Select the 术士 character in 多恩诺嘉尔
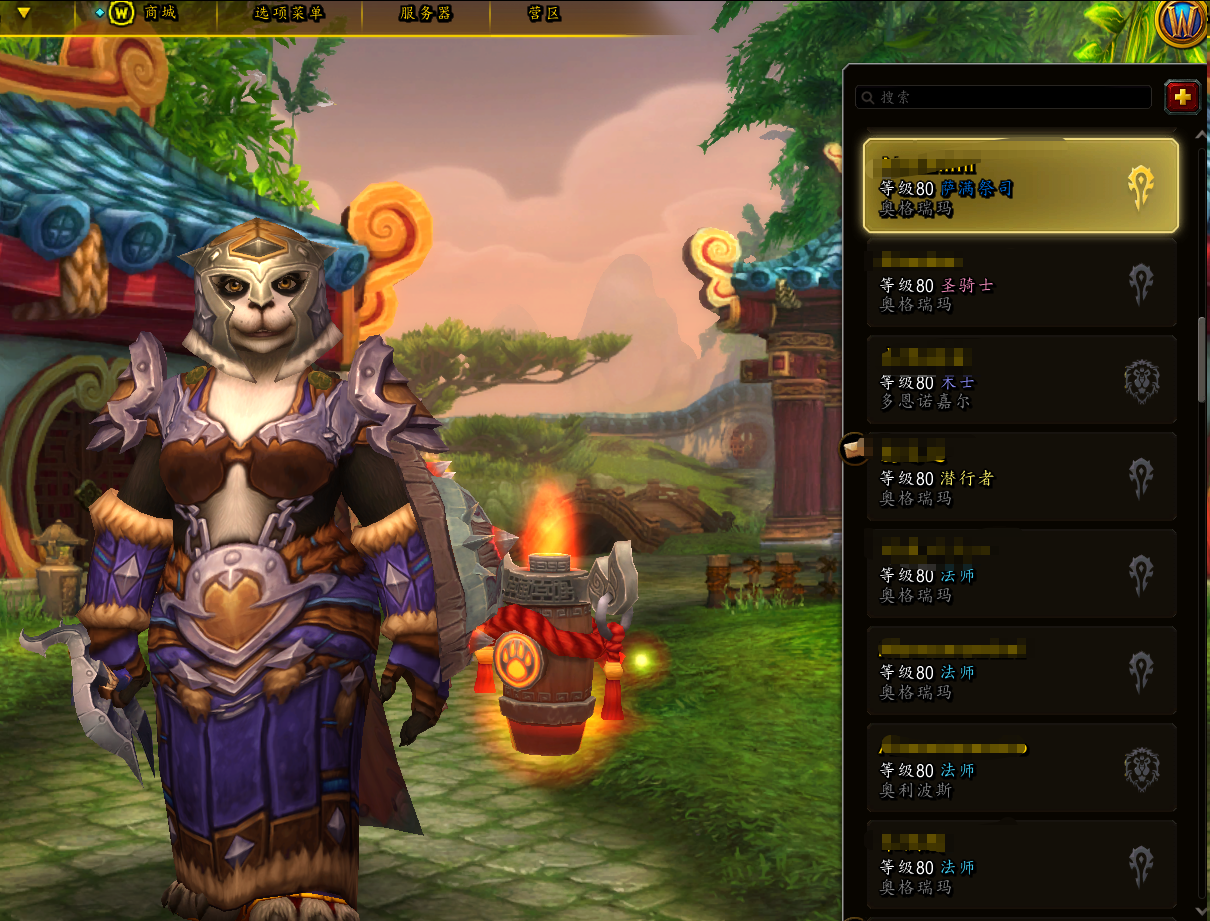This screenshot has width=1210, height=921. (1020, 380)
